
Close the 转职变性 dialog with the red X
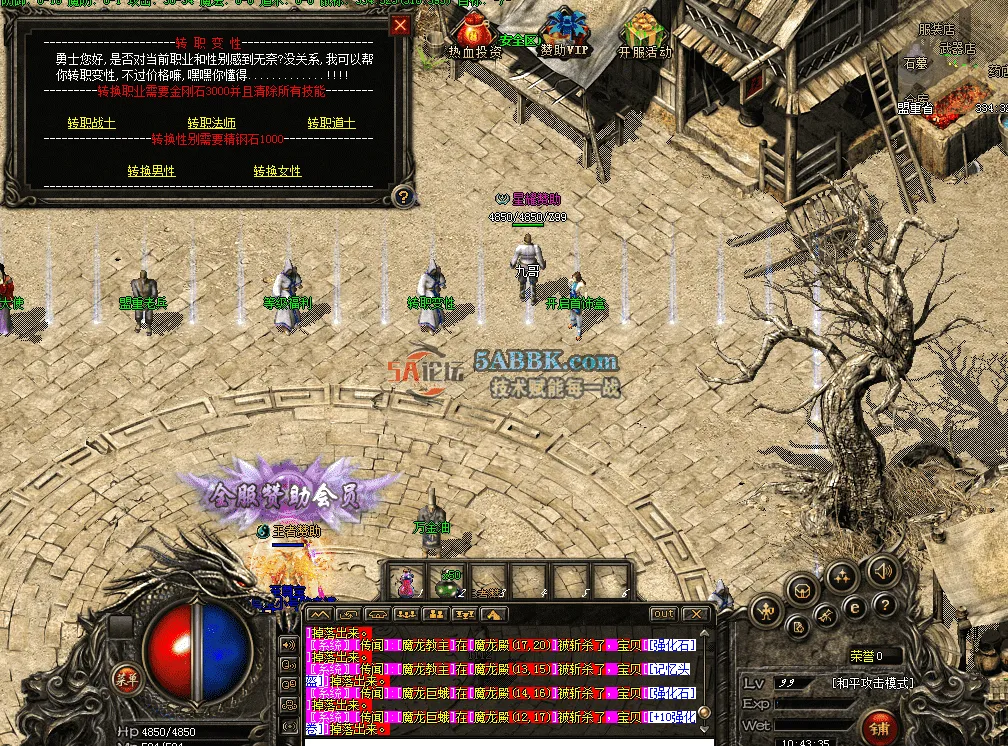coord(400,26)
